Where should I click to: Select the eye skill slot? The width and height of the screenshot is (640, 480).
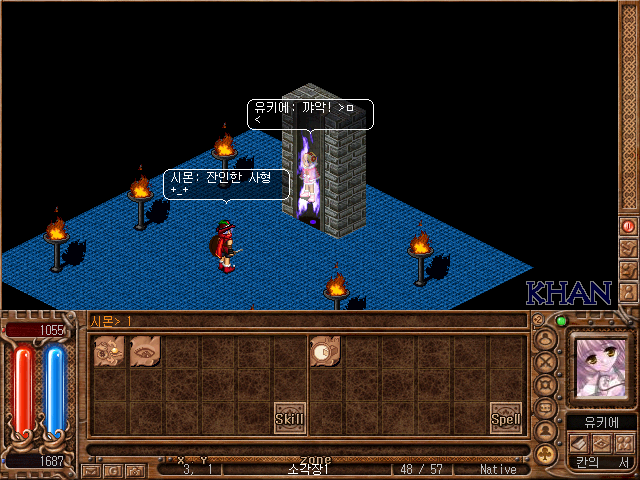click(145, 350)
